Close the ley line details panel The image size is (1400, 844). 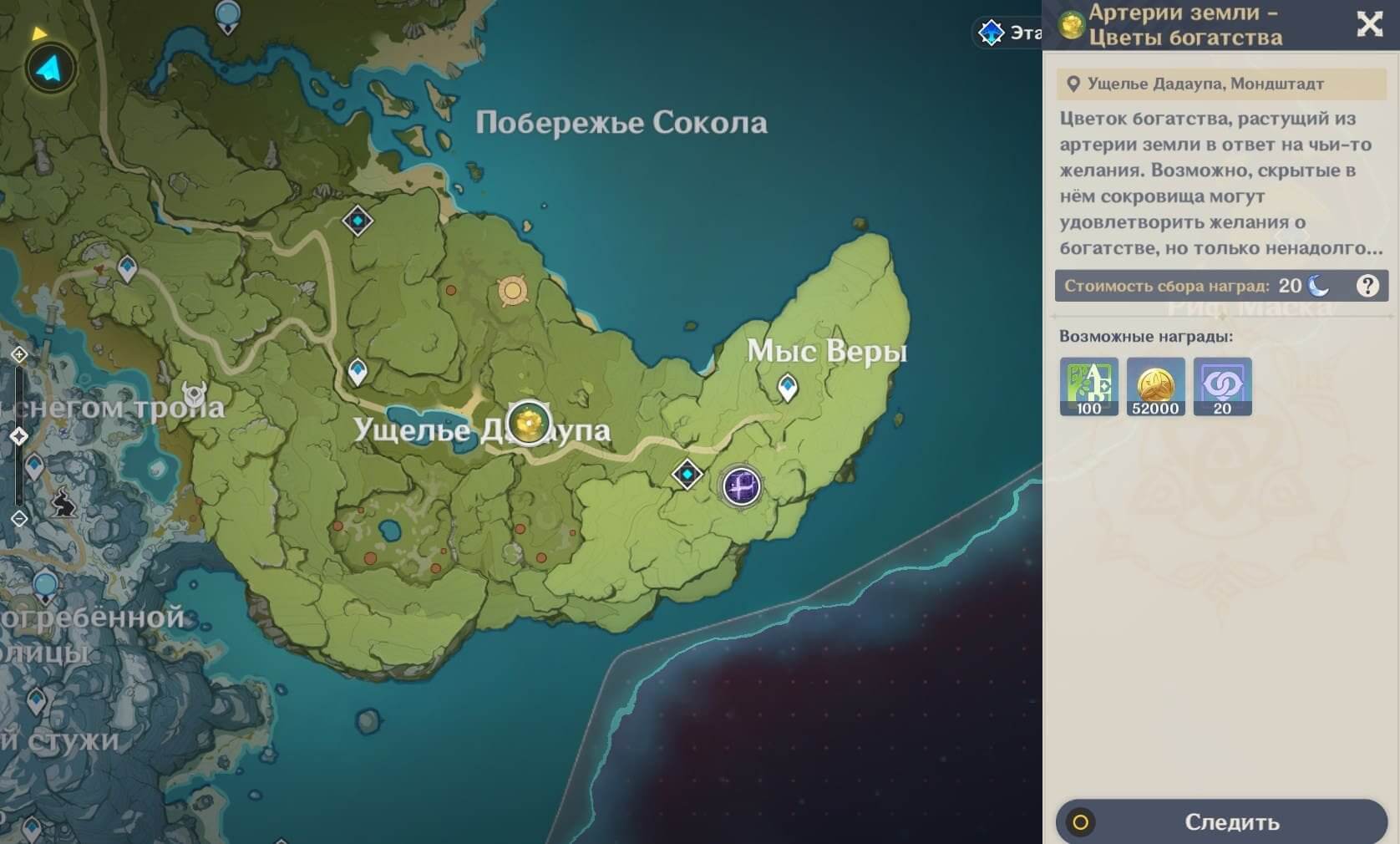click(1369, 23)
